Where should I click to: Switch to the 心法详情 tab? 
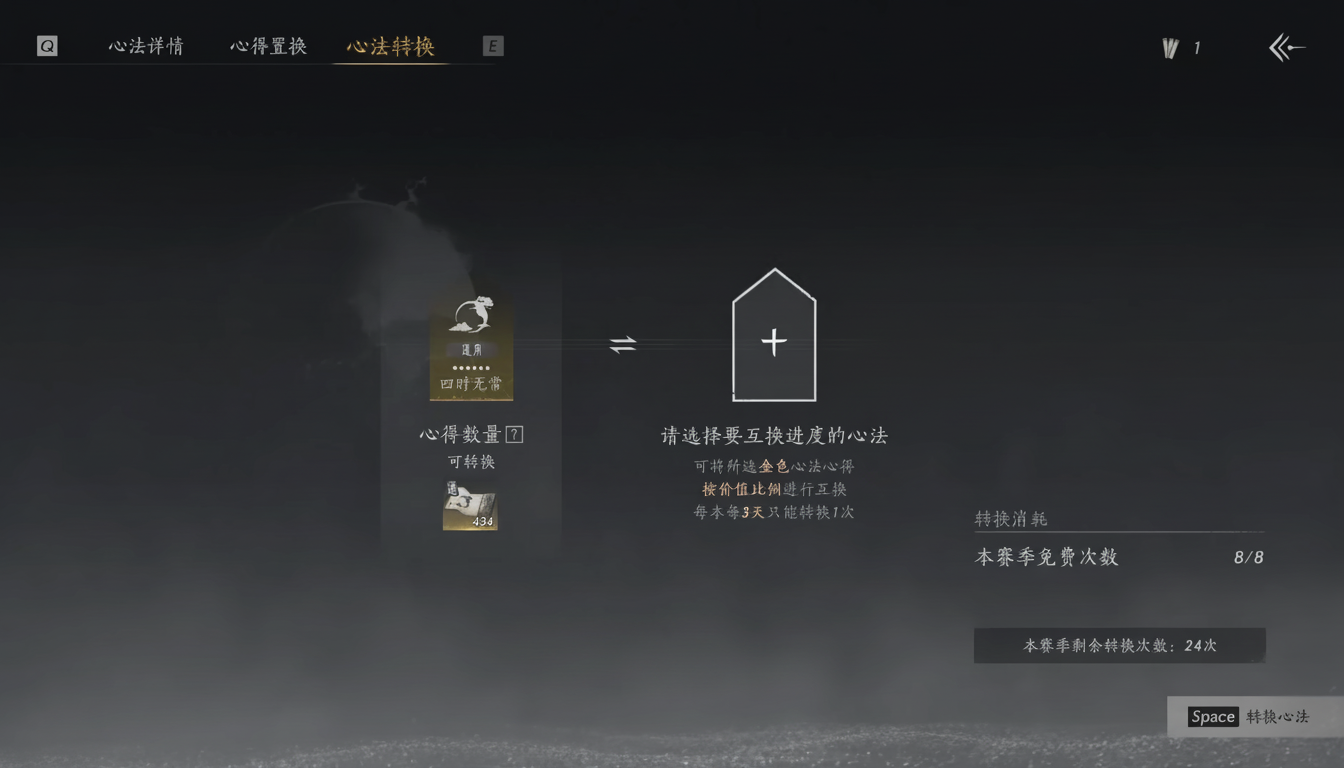click(x=145, y=45)
